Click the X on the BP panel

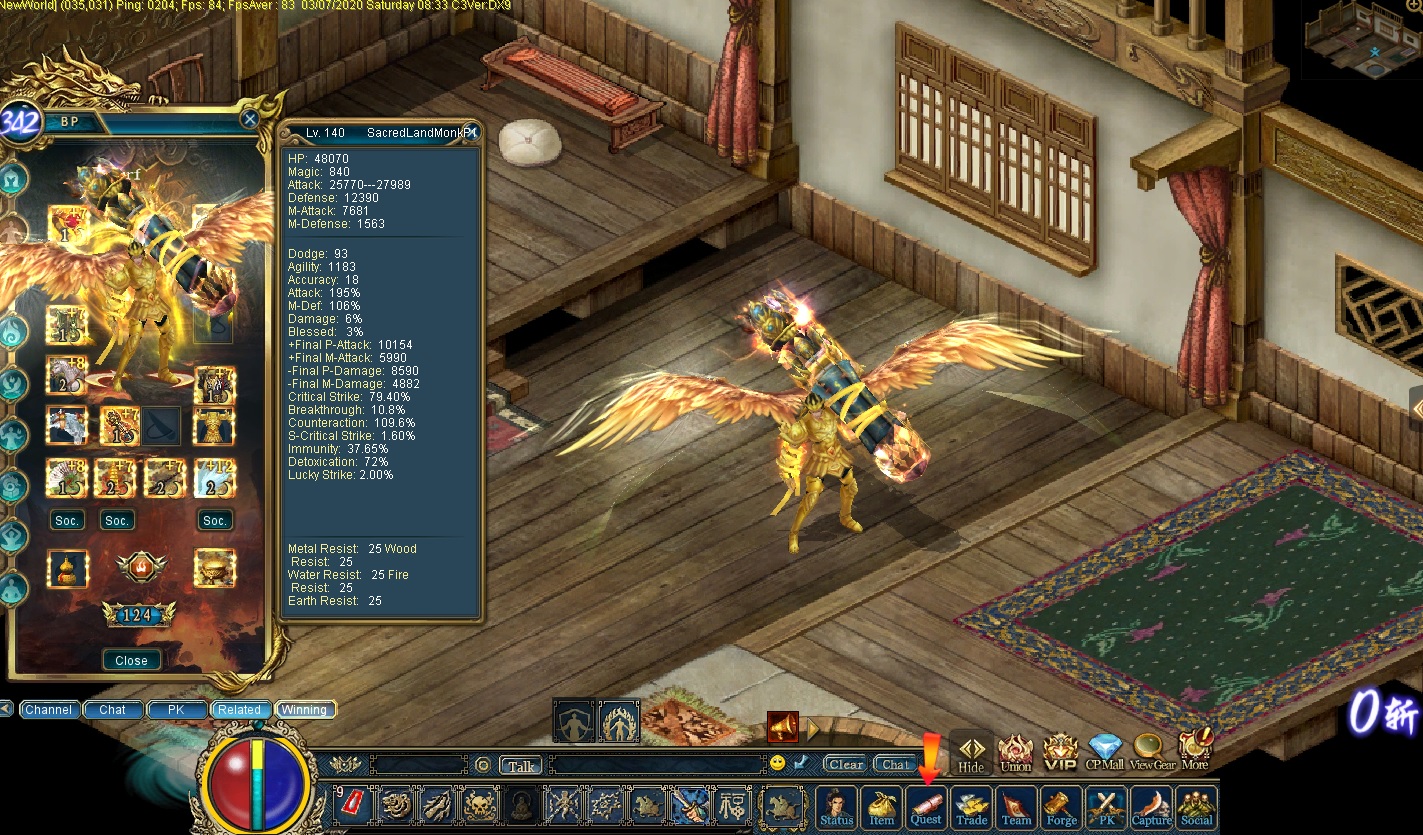pyautogui.click(x=250, y=119)
